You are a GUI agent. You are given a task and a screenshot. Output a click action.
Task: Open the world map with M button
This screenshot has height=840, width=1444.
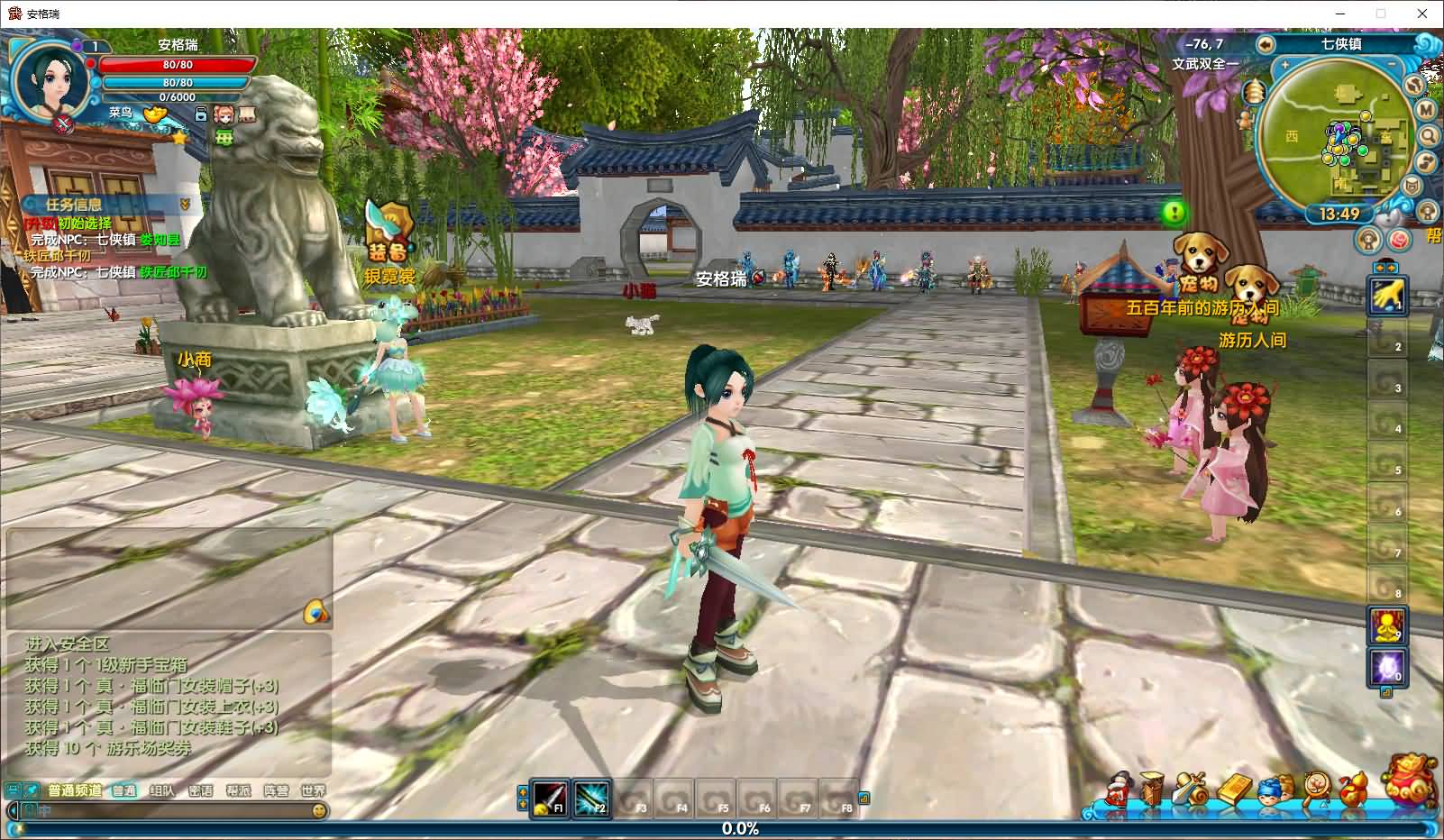(1426, 109)
